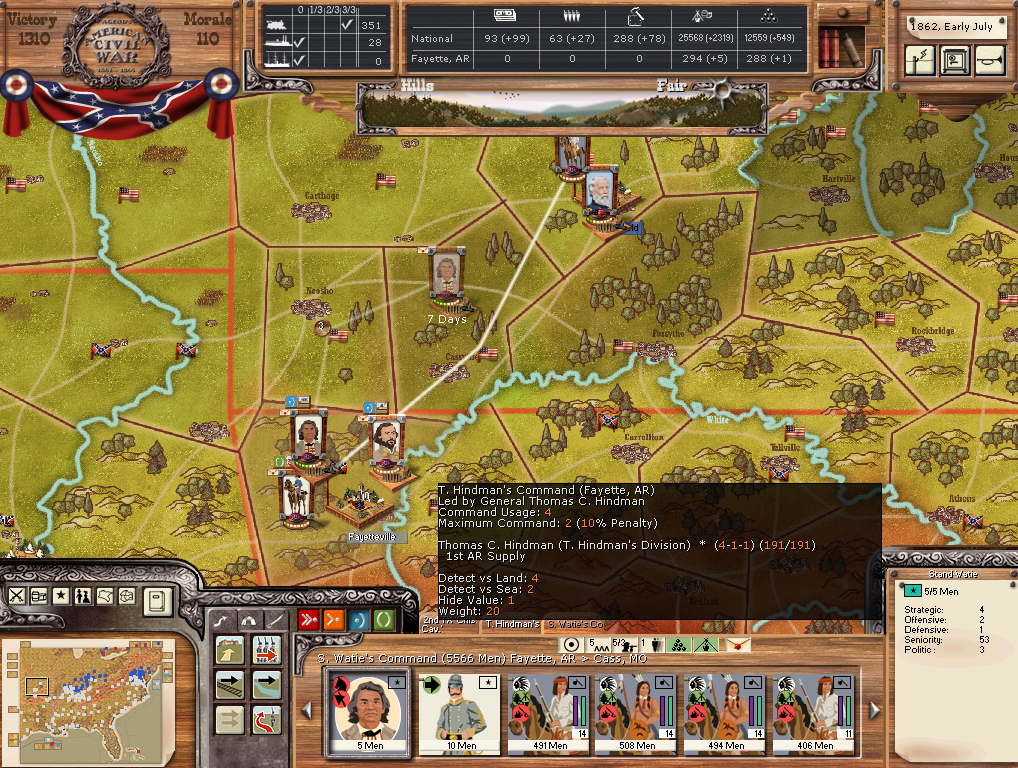Choose the orange offensive posture button
This screenshot has height=768, width=1018.
[x=334, y=620]
